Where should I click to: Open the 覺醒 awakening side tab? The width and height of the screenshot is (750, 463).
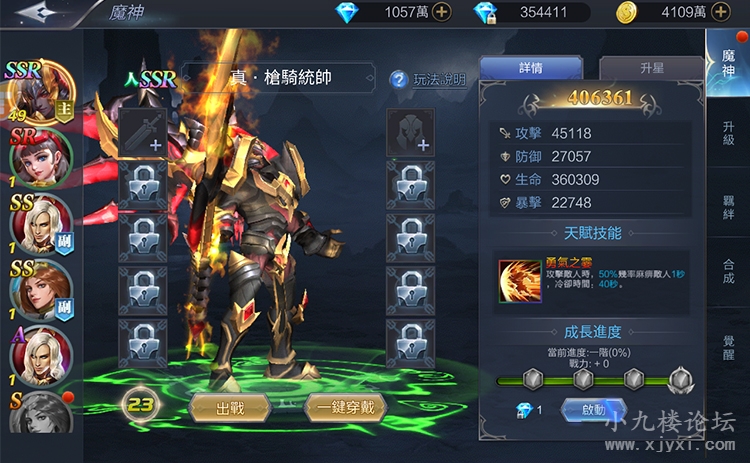point(728,340)
